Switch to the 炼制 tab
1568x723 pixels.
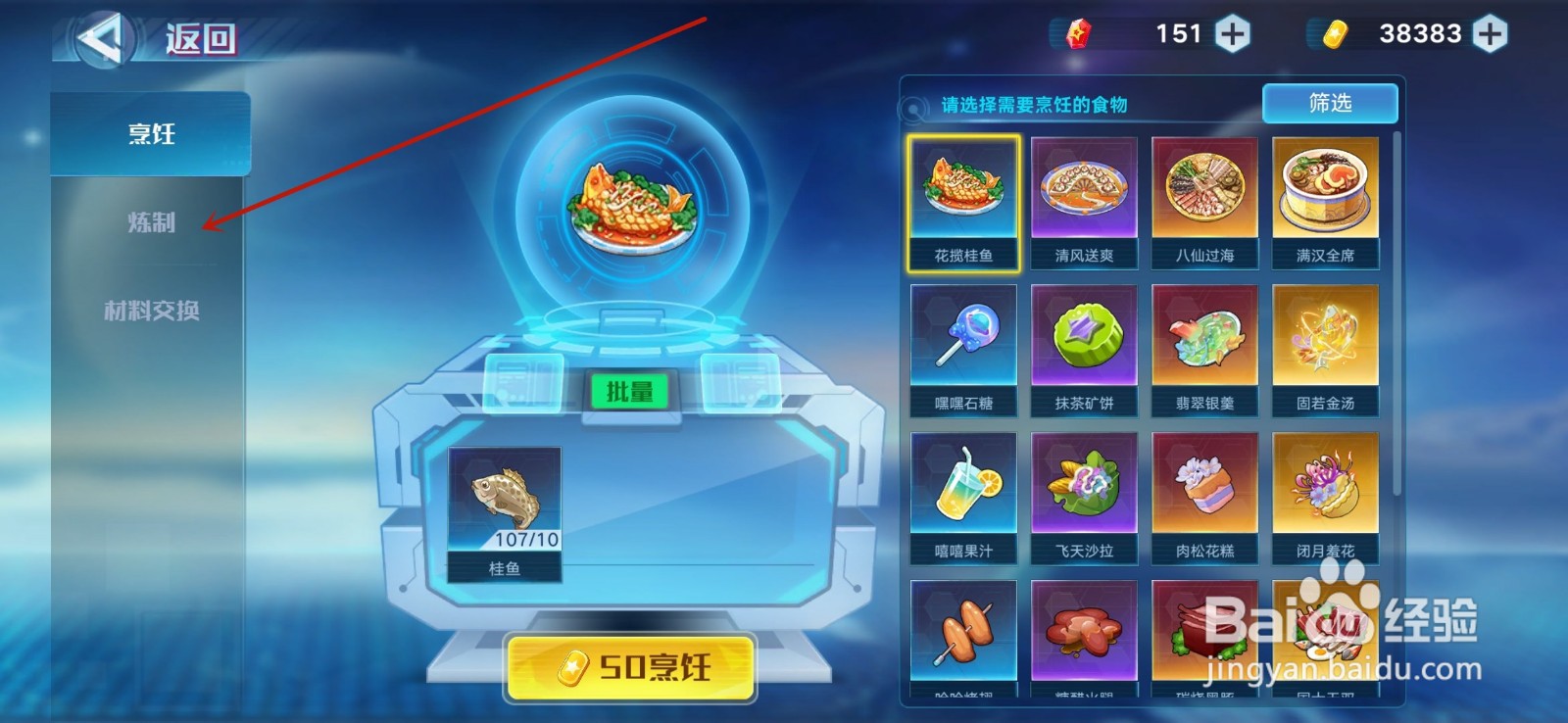(153, 224)
